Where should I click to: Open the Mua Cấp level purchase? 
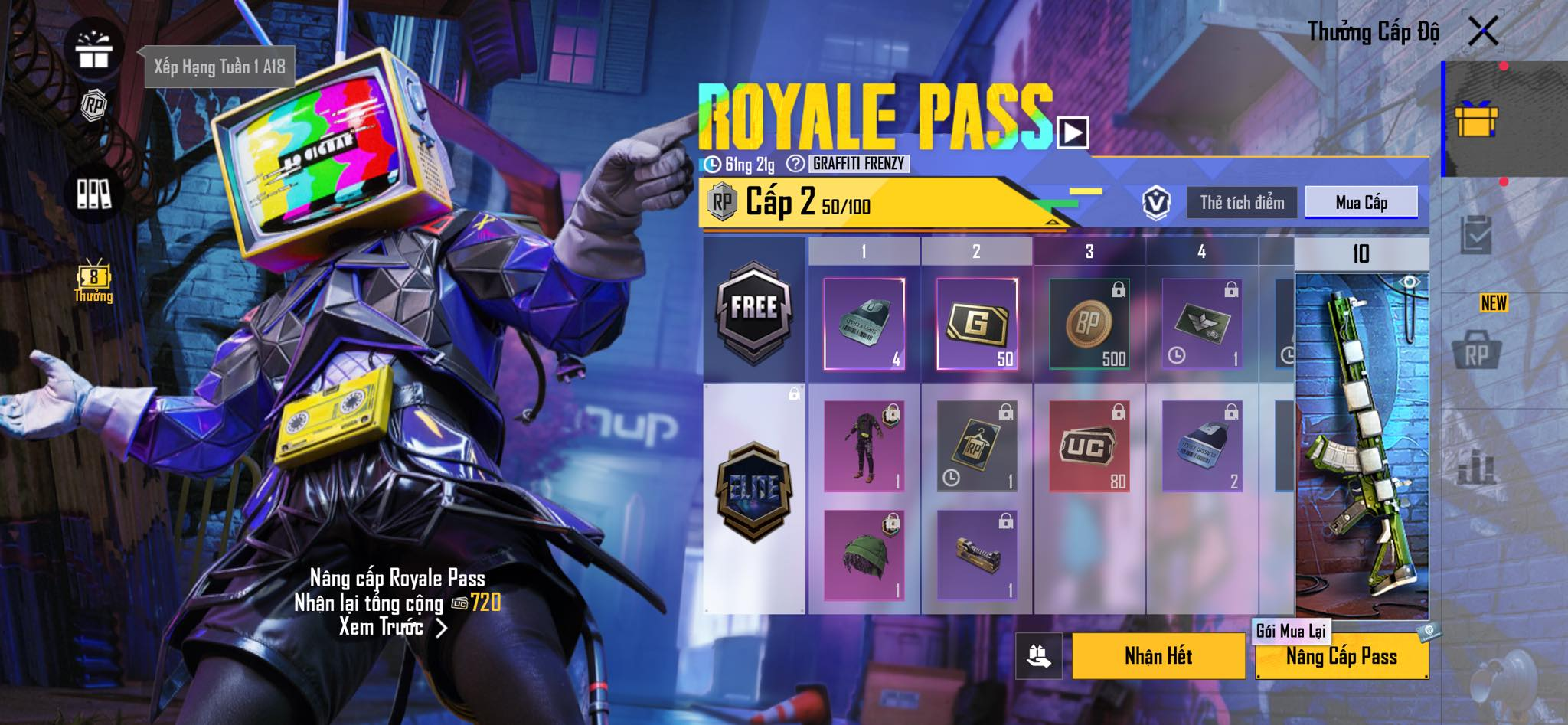pyautogui.click(x=1361, y=203)
